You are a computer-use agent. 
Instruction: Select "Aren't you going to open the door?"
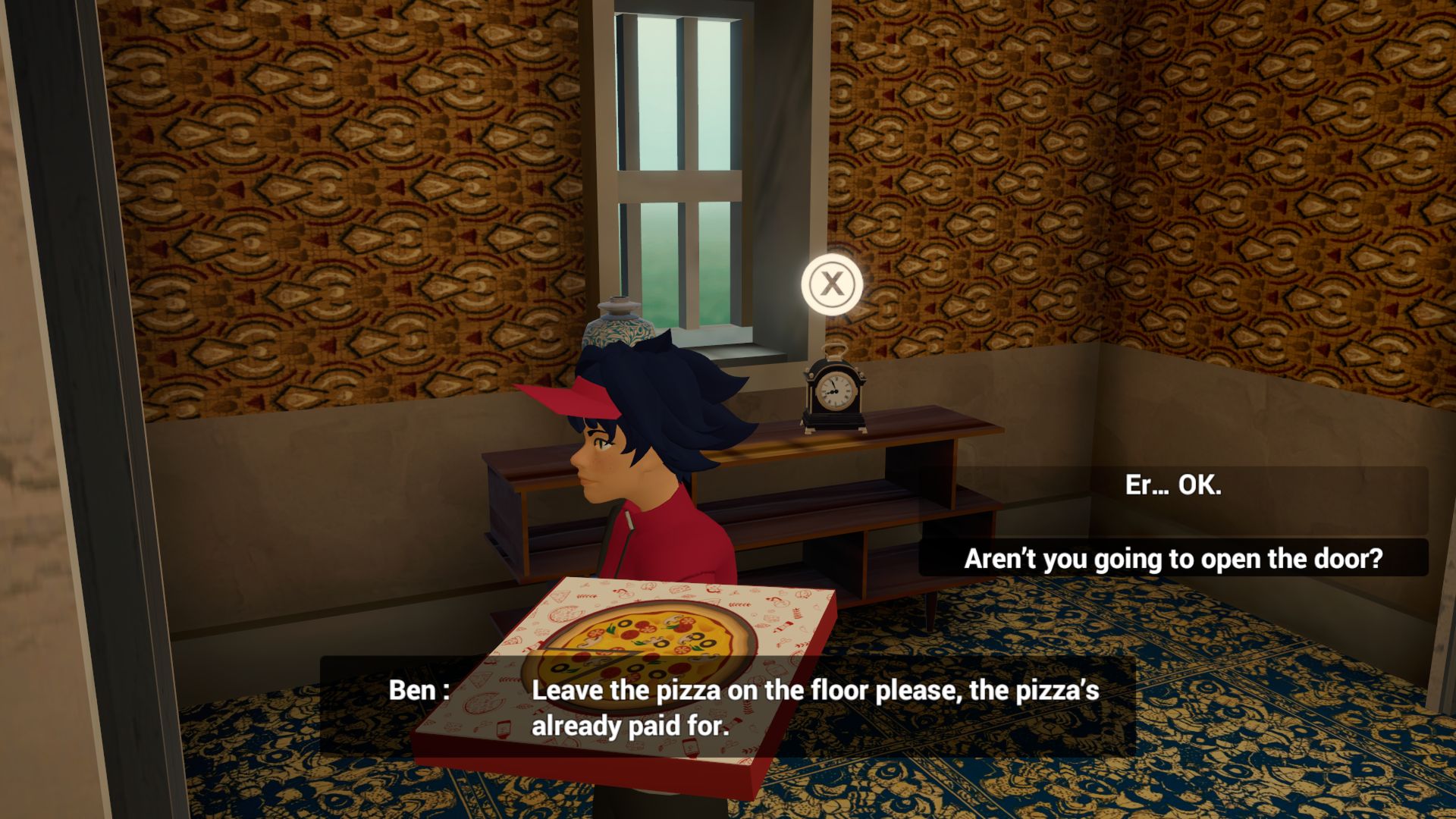click(x=1173, y=559)
